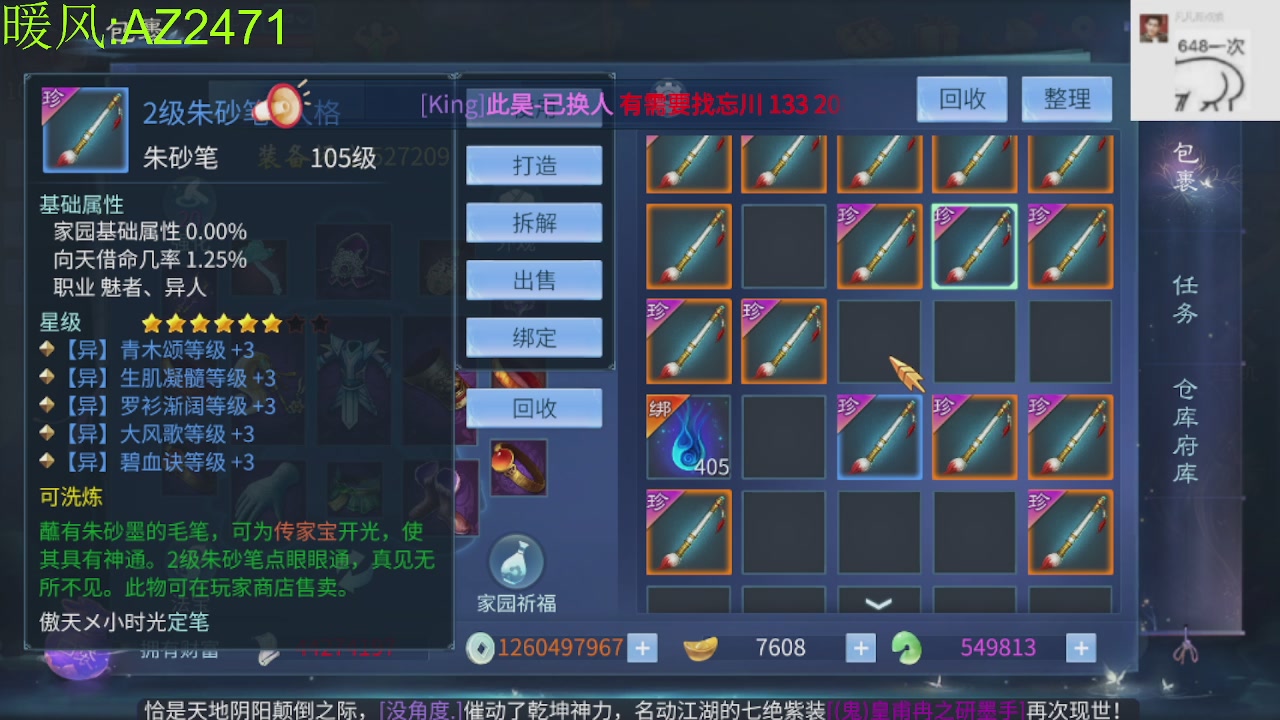The width and height of the screenshot is (1280, 720).
Task: Click a 珍 rarity brush in the grid
Action: click(688, 341)
